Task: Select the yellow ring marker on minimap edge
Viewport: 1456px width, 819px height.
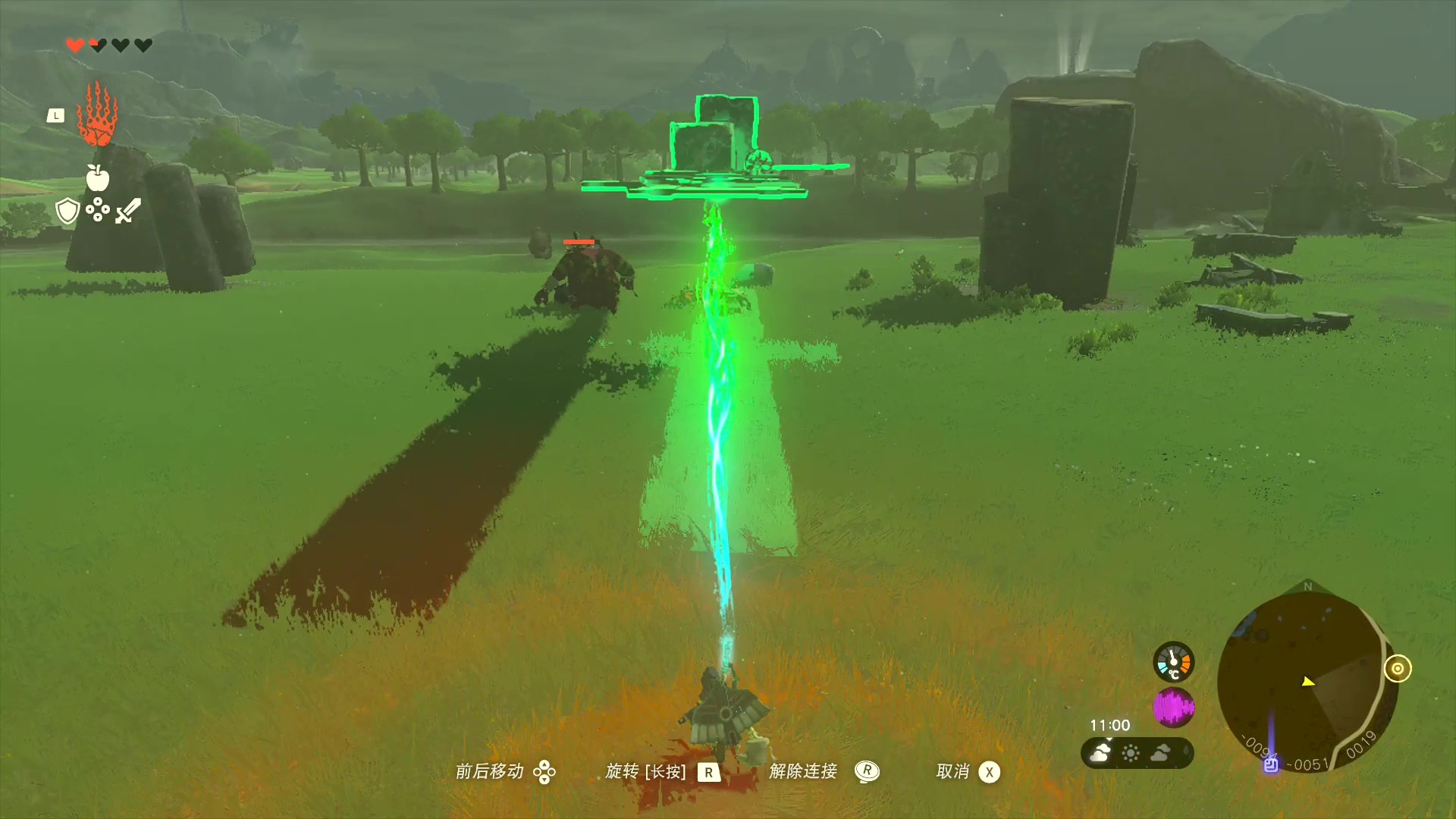Action: click(1397, 669)
